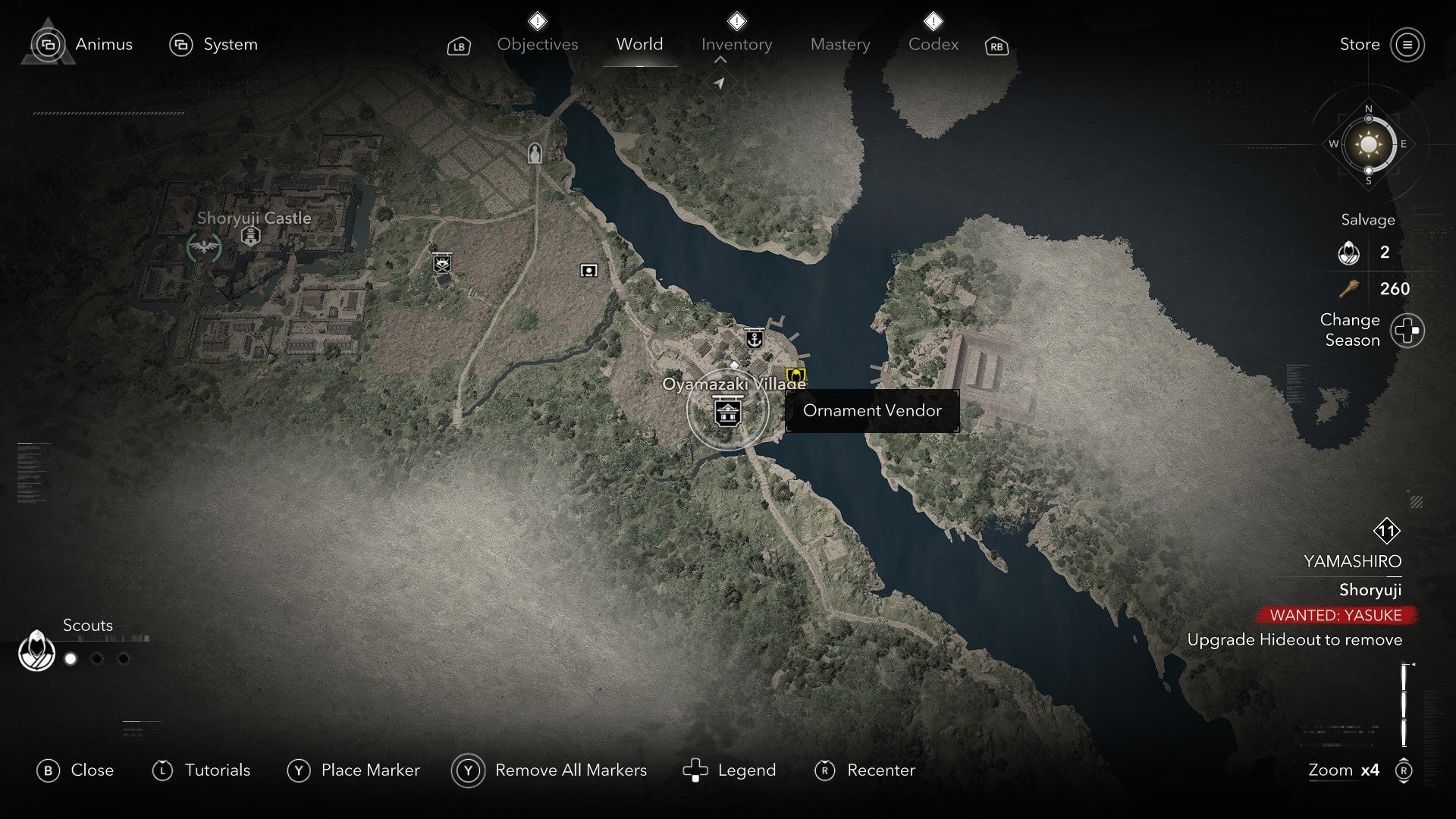Select the third Scout slot circle
The width and height of the screenshot is (1456, 819).
tap(124, 659)
